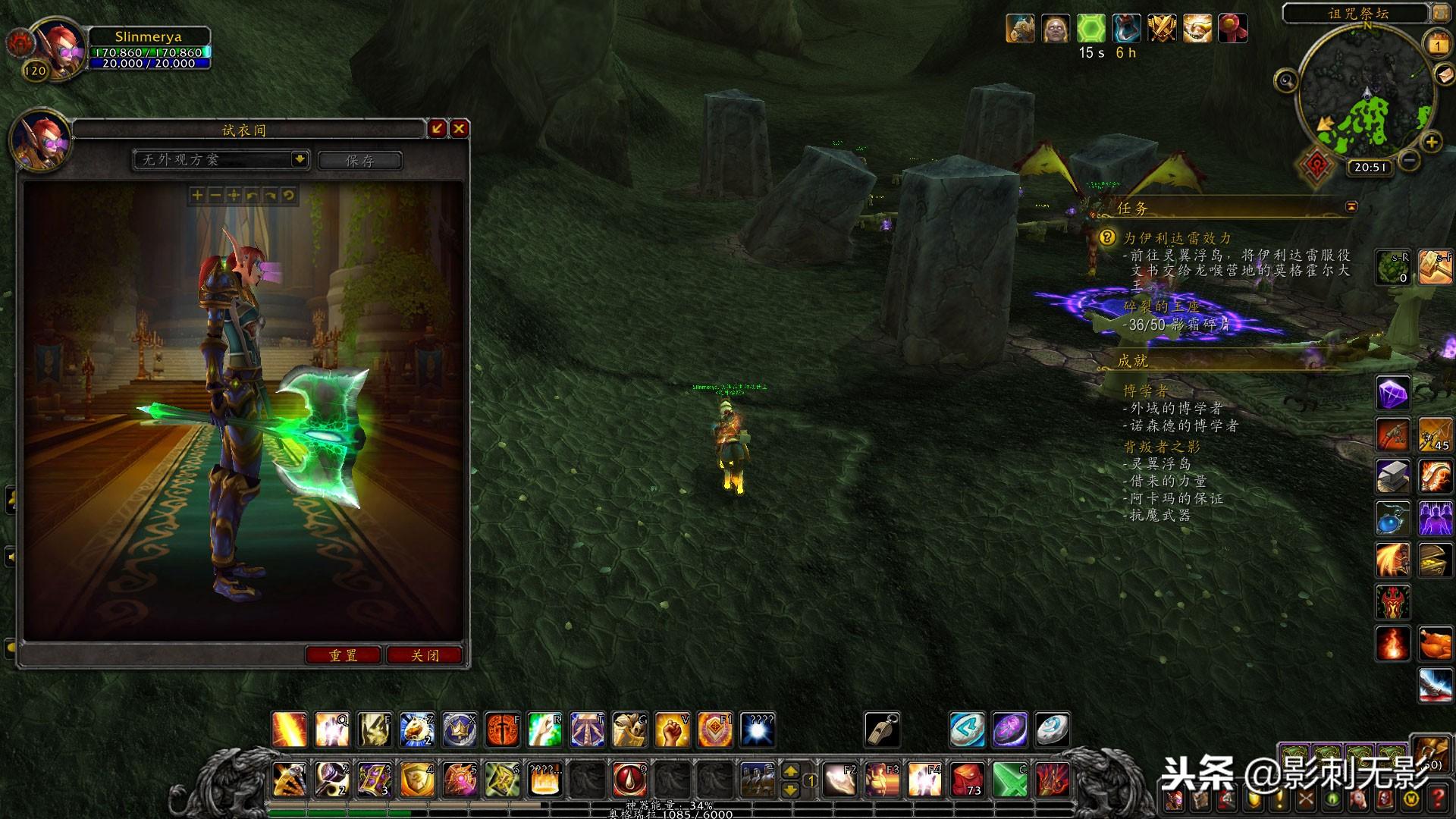Click the minimap's minus zoom button
Screen dimensions: 1456x819
(1409, 160)
